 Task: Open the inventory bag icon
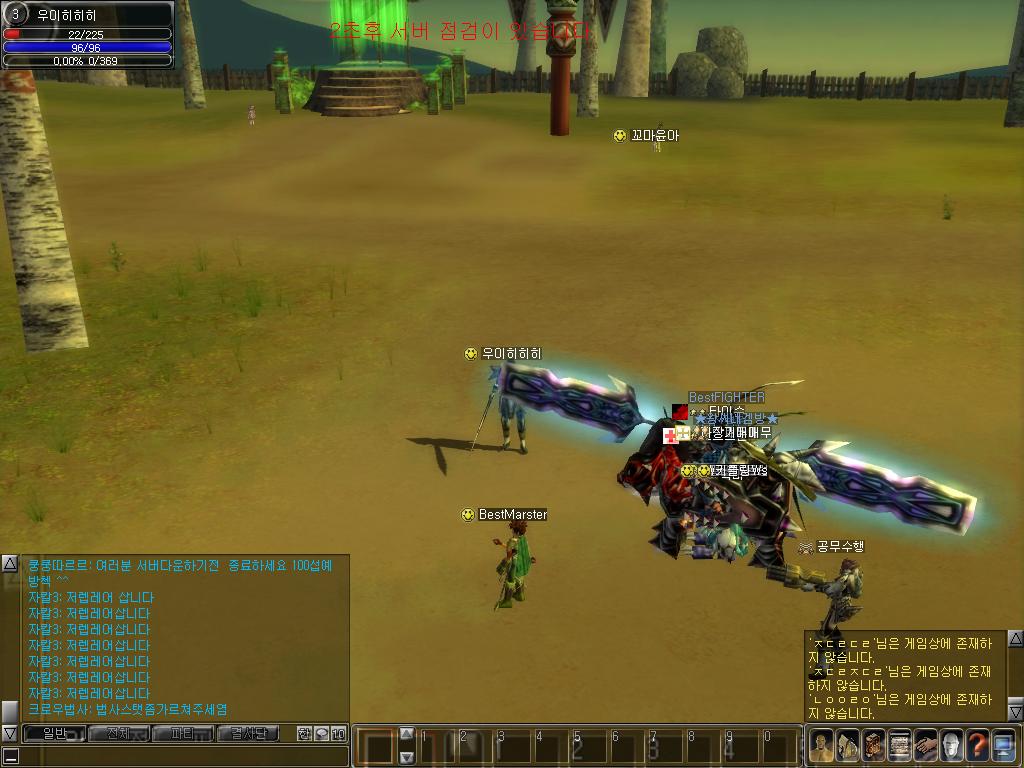[x=848, y=746]
